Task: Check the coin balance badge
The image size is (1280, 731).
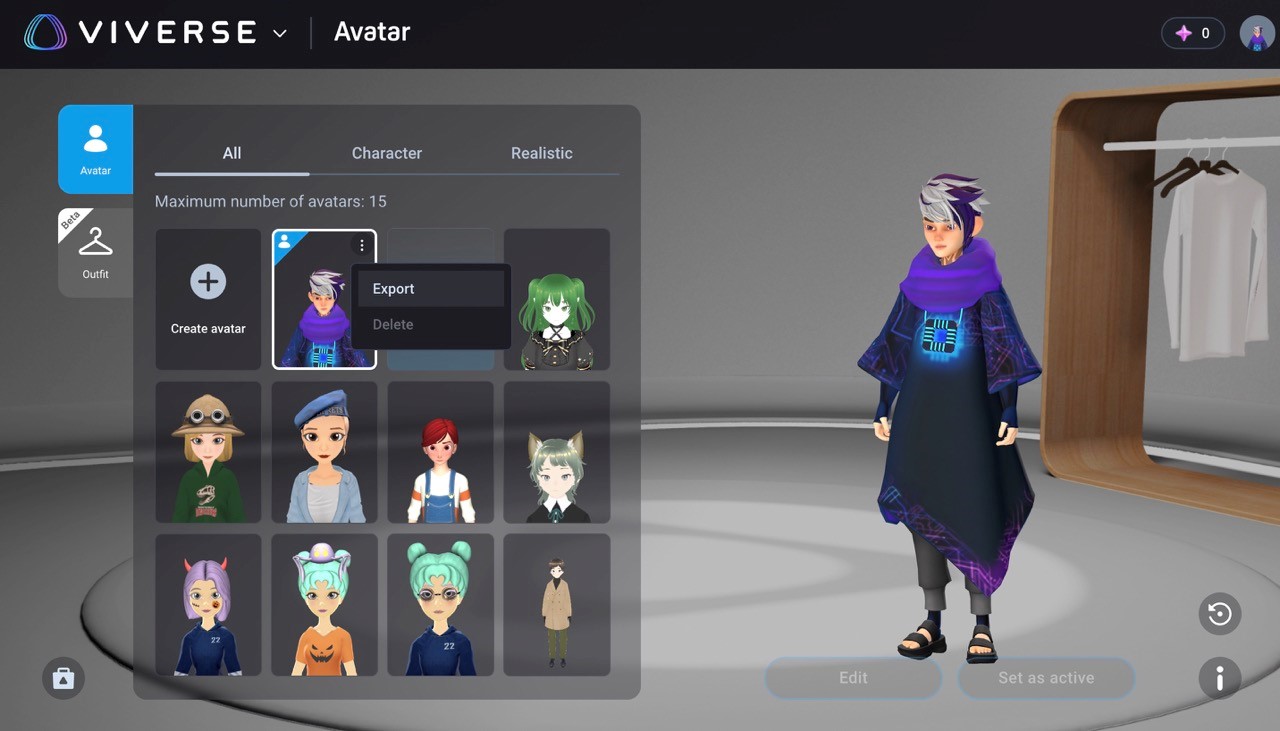Action: 1192,32
